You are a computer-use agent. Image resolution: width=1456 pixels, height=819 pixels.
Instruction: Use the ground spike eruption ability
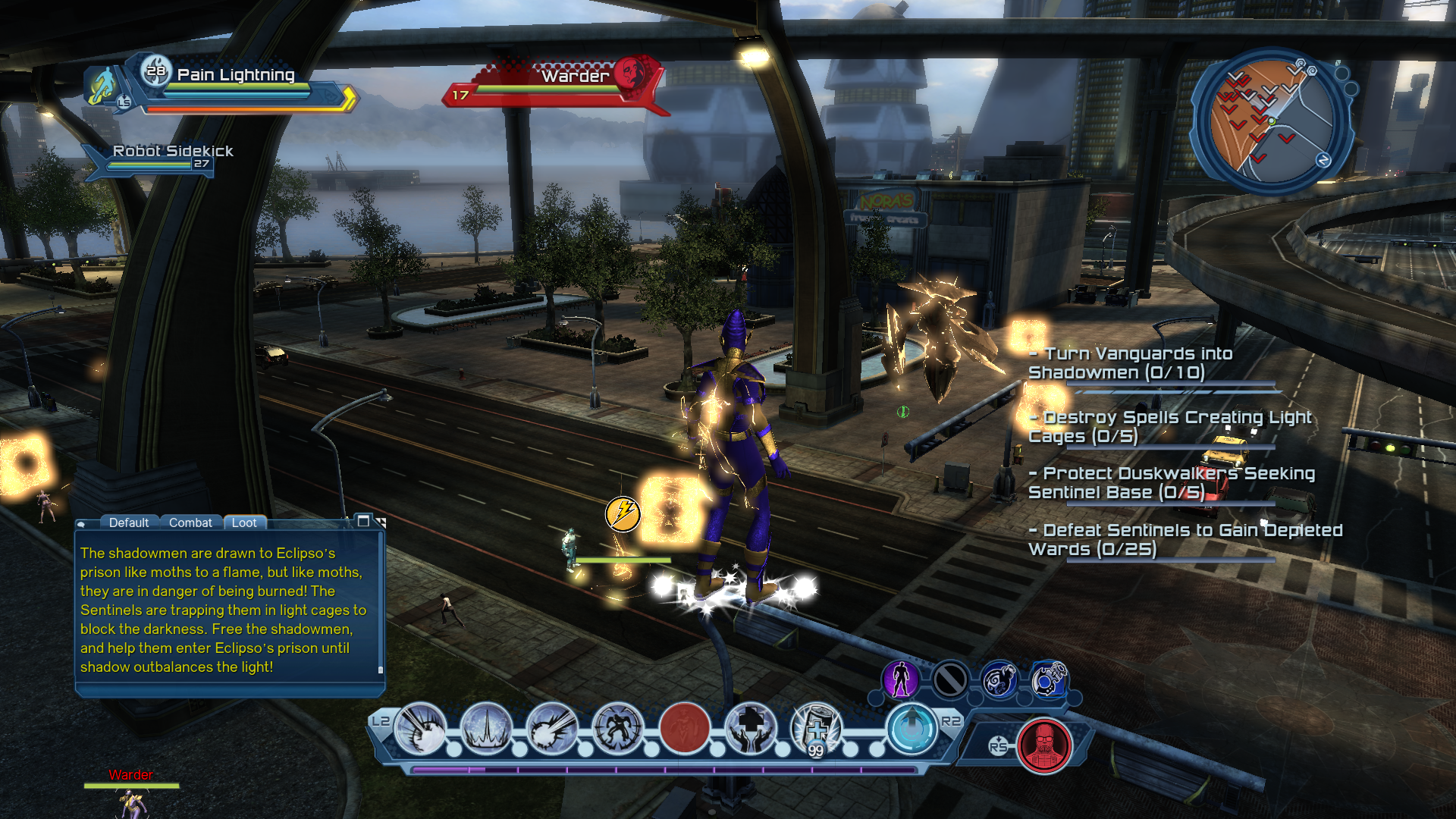tap(486, 728)
